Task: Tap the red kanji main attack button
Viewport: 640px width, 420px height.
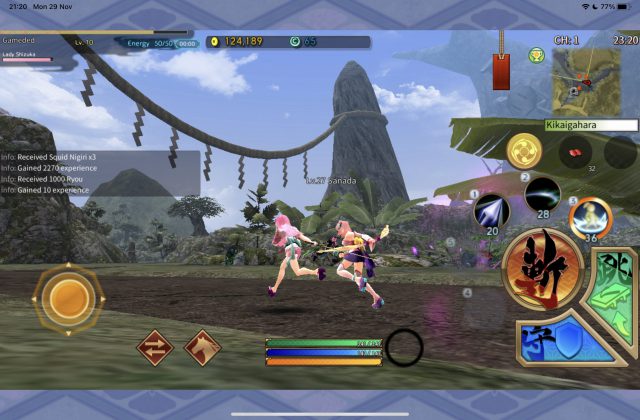Action: (x=543, y=270)
